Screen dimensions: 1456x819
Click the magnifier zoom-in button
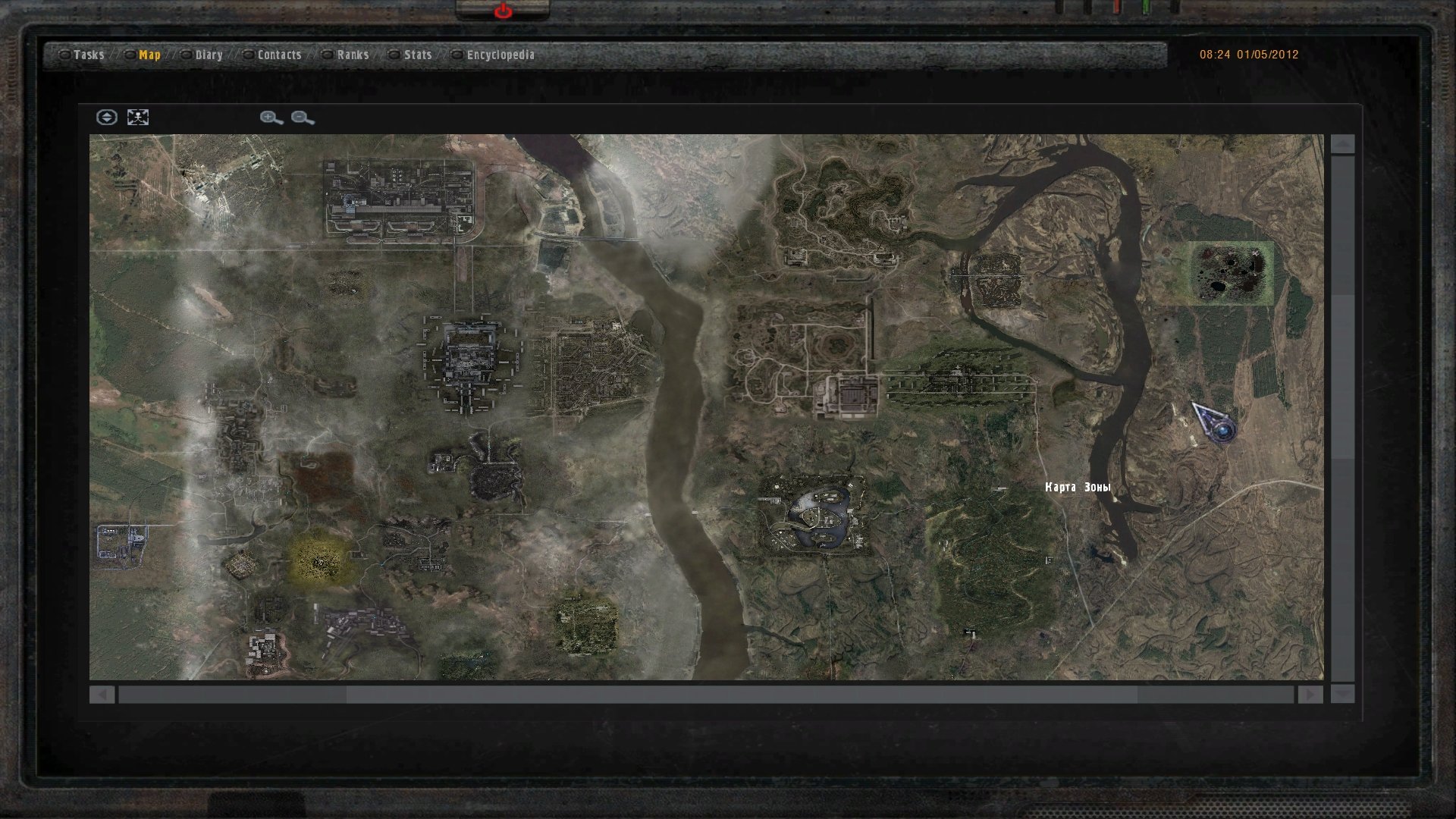271,118
